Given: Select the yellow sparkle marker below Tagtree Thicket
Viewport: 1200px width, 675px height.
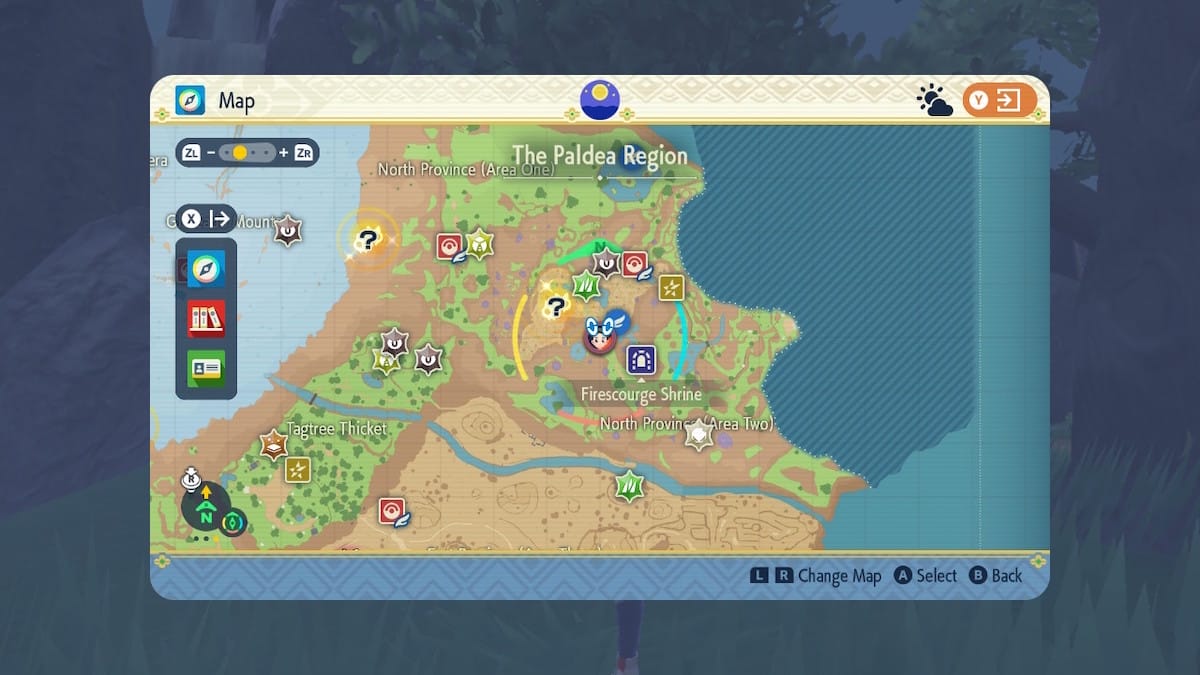Looking at the screenshot, I should 297,470.
